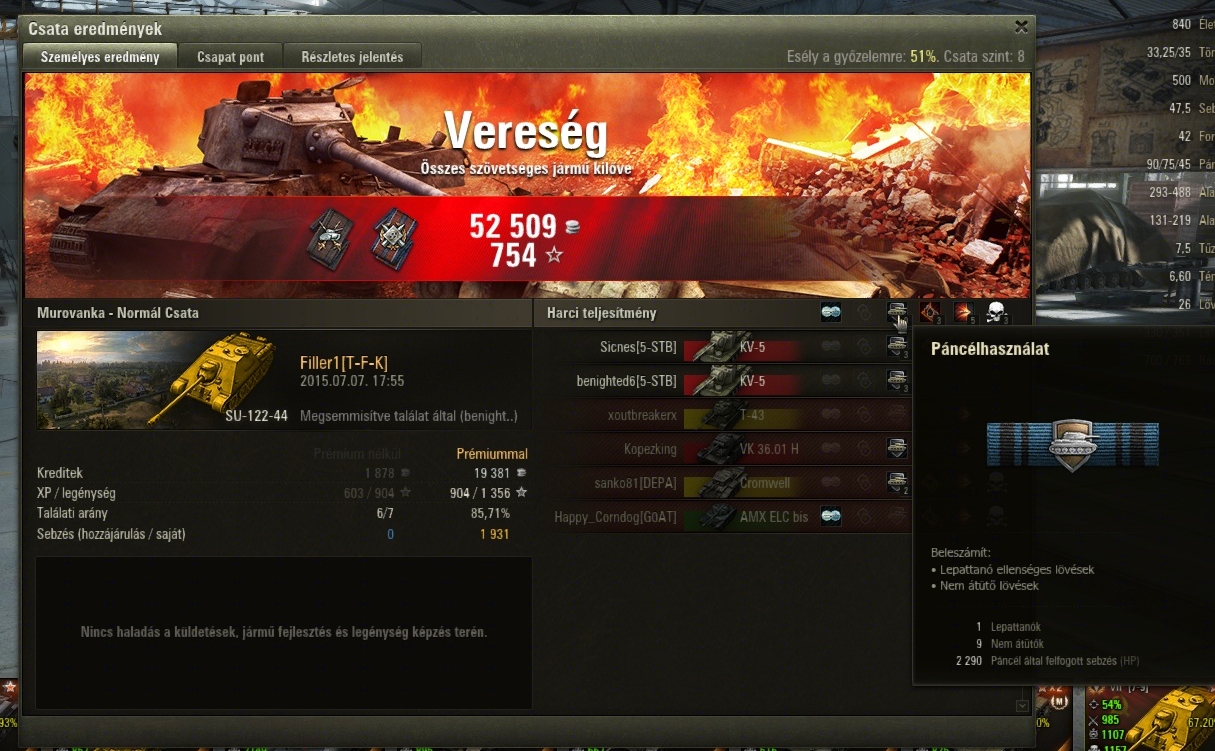This screenshot has height=751, width=1215.
Task: Select the Személyes eredmény tab
Action: (100, 57)
